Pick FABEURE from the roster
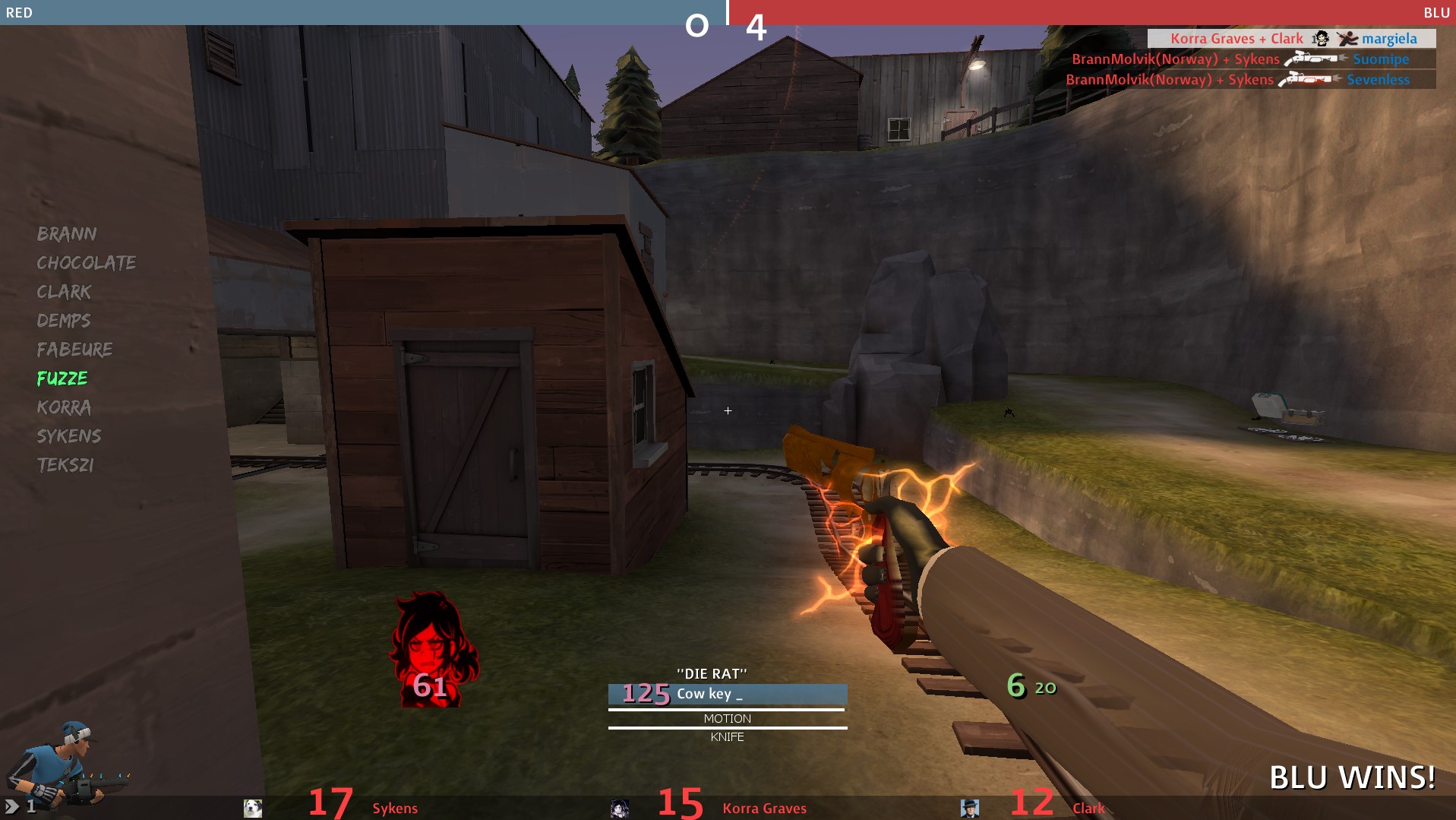Screen dimensions: 1456x820 point(74,350)
